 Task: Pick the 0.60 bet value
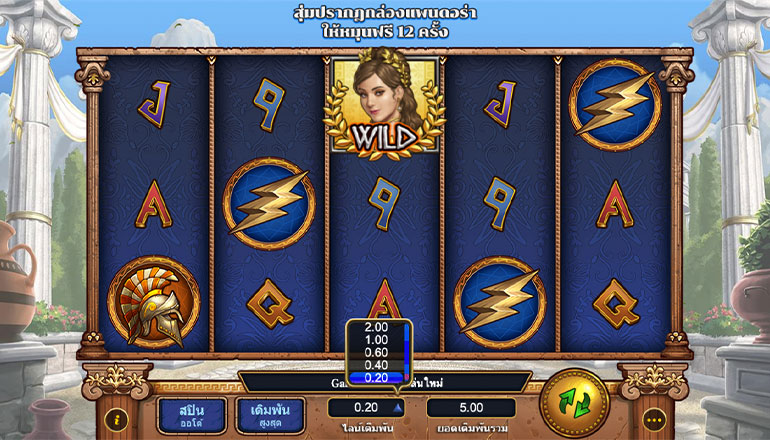tap(376, 352)
